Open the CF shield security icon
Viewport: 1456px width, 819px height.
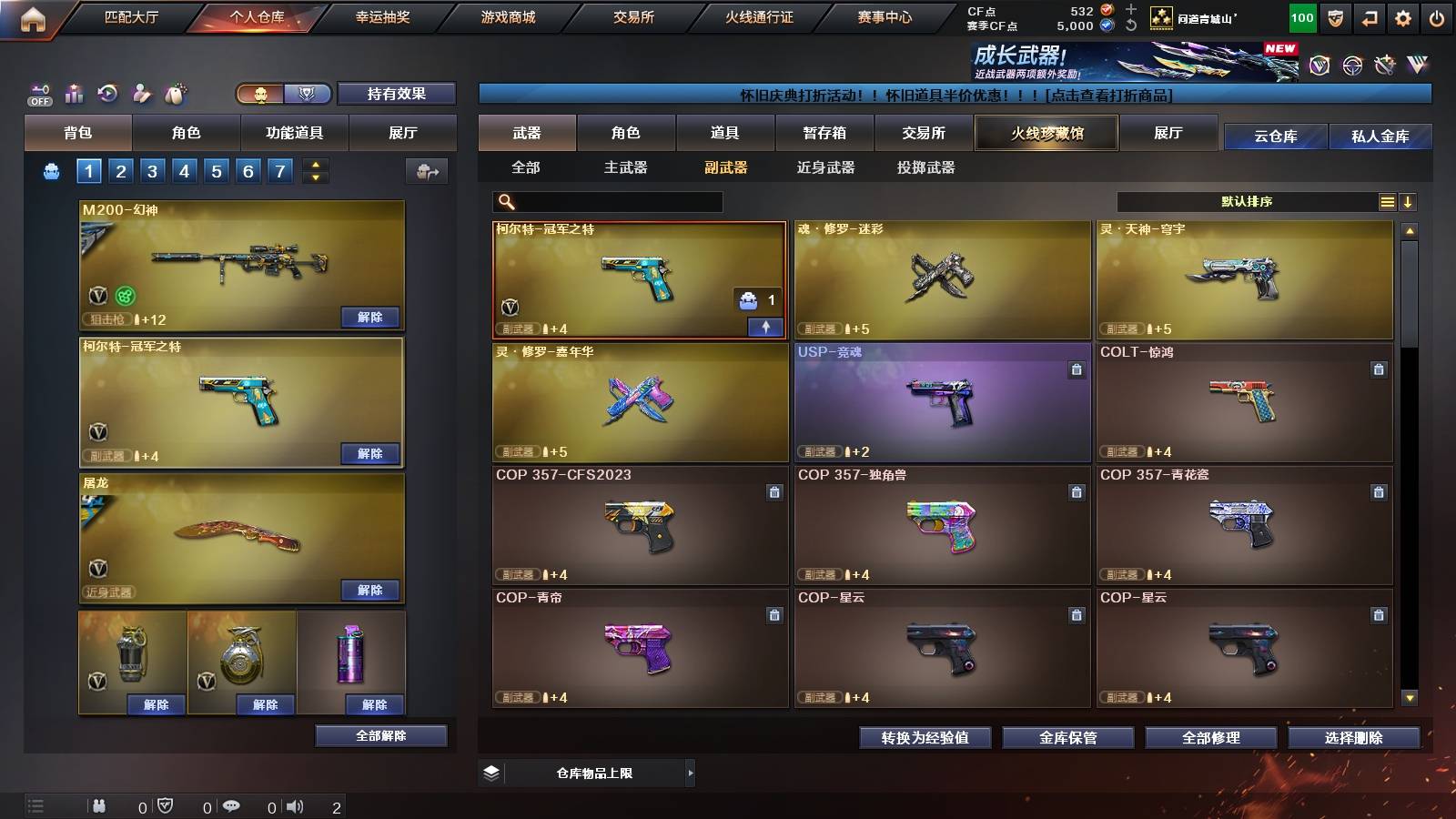coord(1333,15)
